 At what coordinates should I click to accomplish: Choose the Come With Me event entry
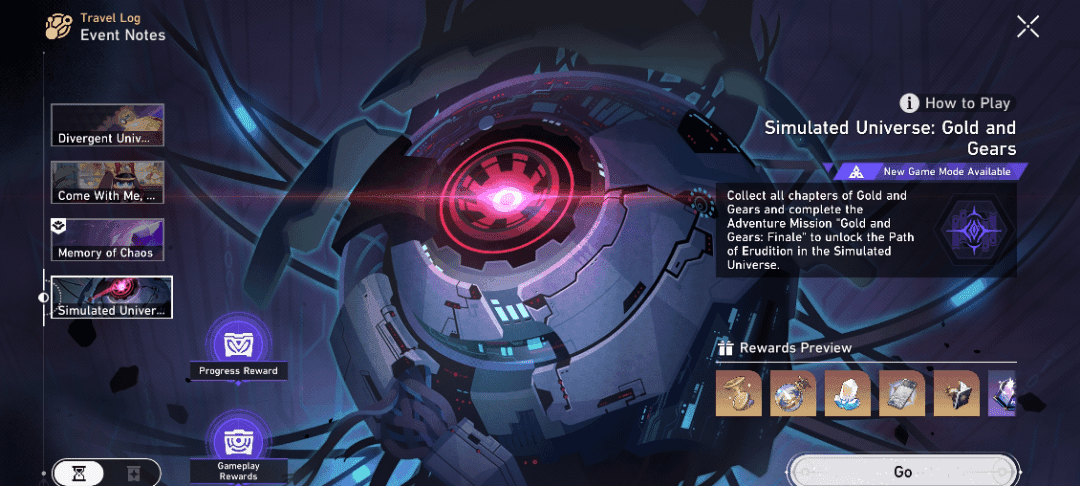click(x=108, y=182)
